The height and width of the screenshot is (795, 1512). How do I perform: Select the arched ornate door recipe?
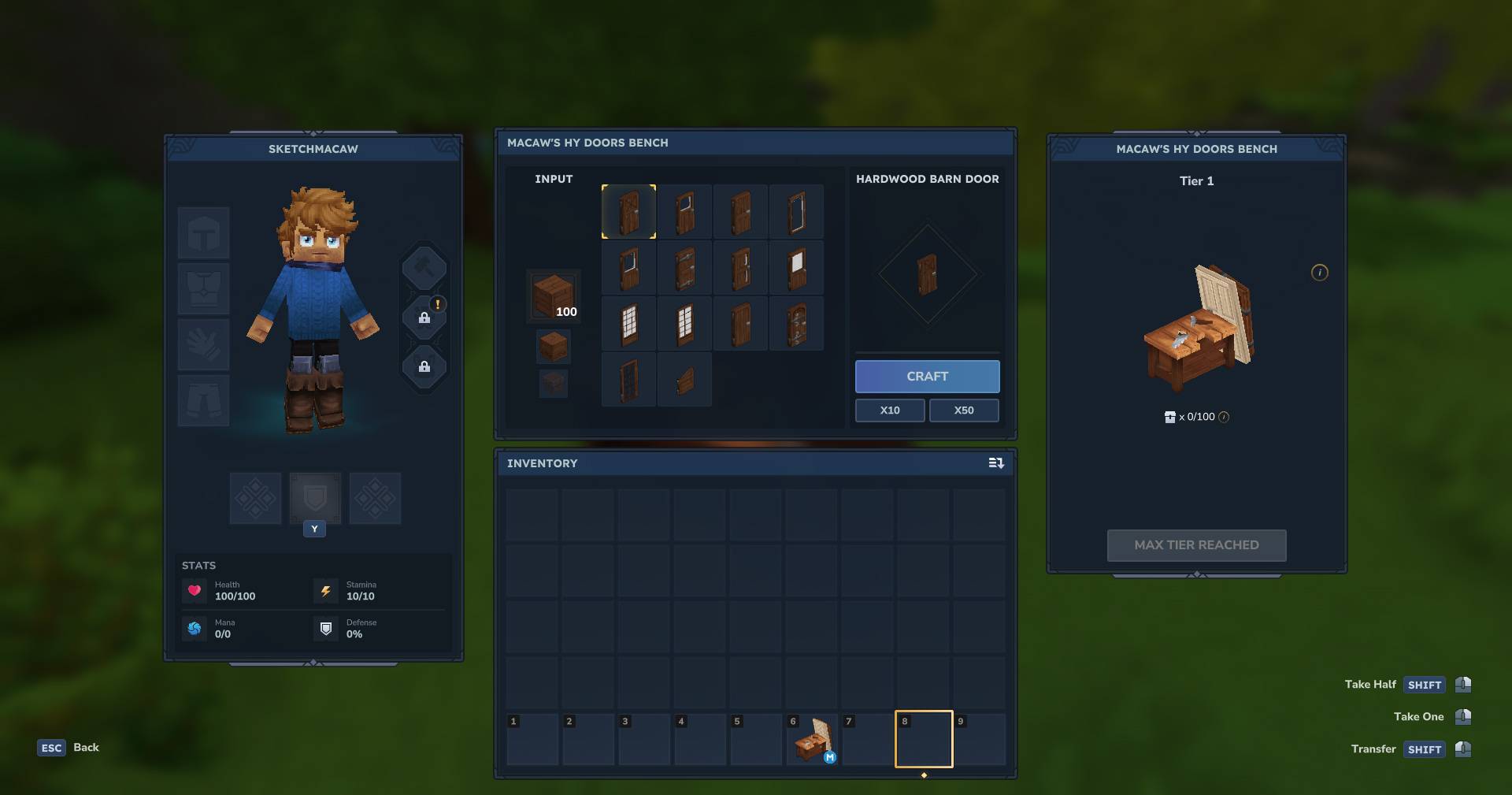pos(796,324)
